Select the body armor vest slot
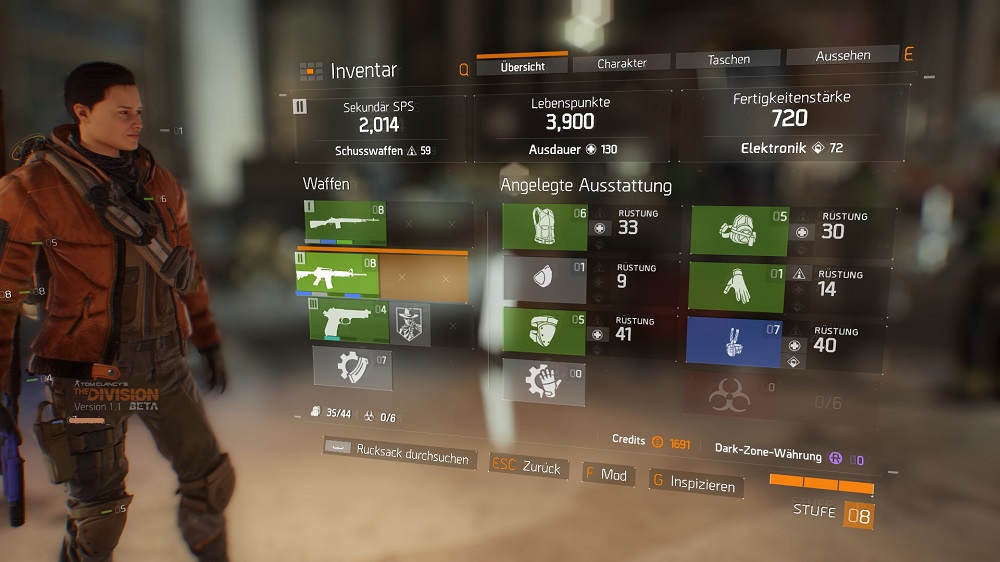 click(x=545, y=227)
